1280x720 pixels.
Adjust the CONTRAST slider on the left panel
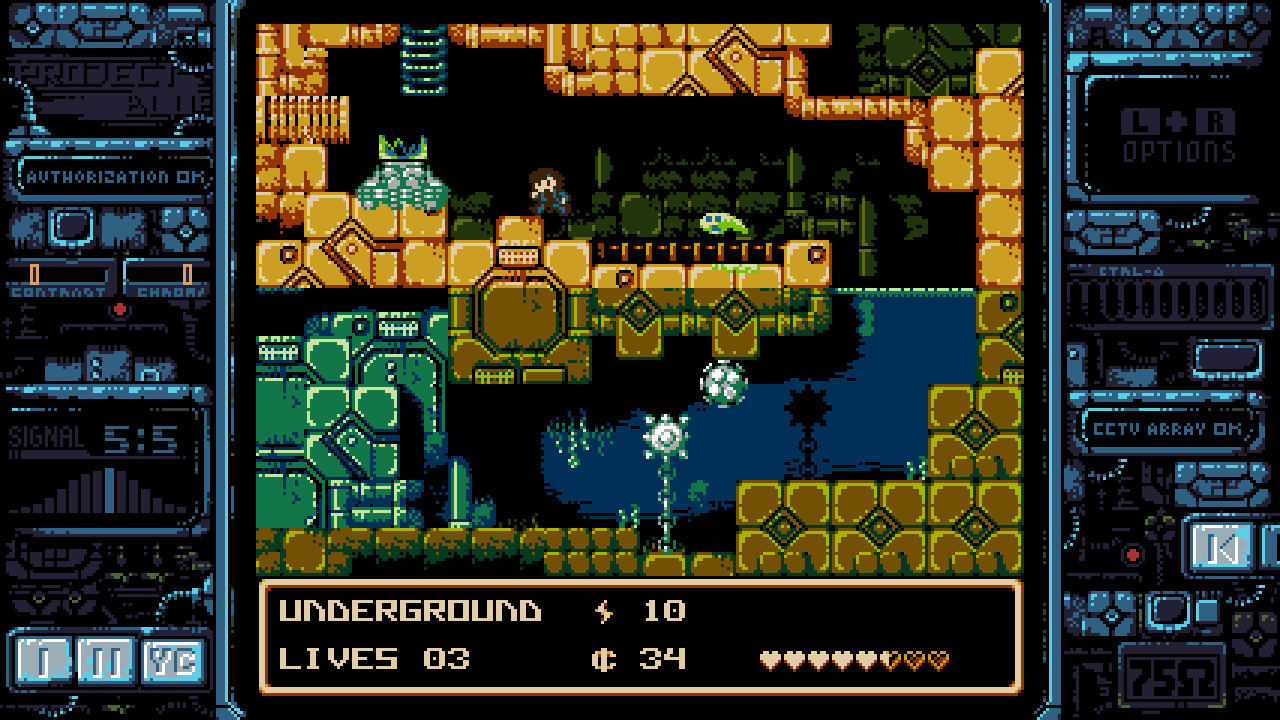point(34,272)
